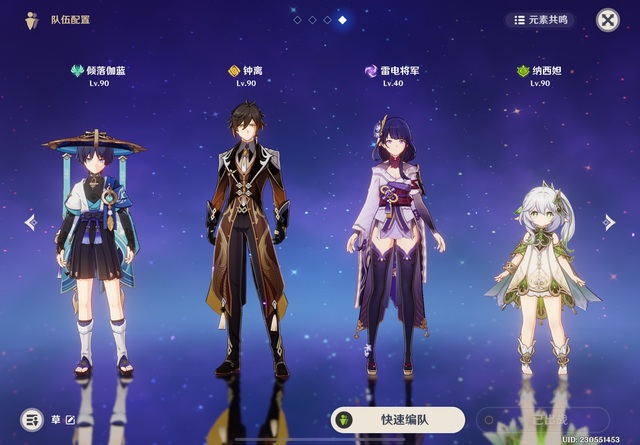Jump to the first party page dot

point(297,20)
